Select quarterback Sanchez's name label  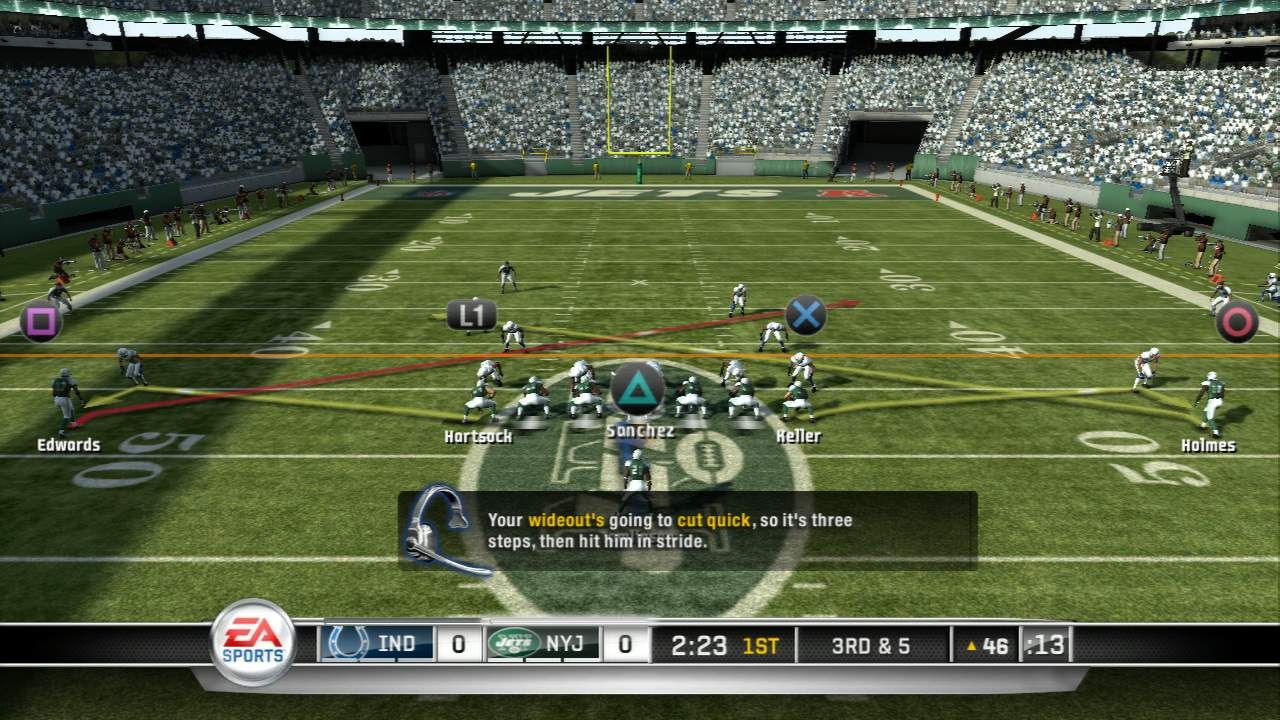[x=640, y=431]
